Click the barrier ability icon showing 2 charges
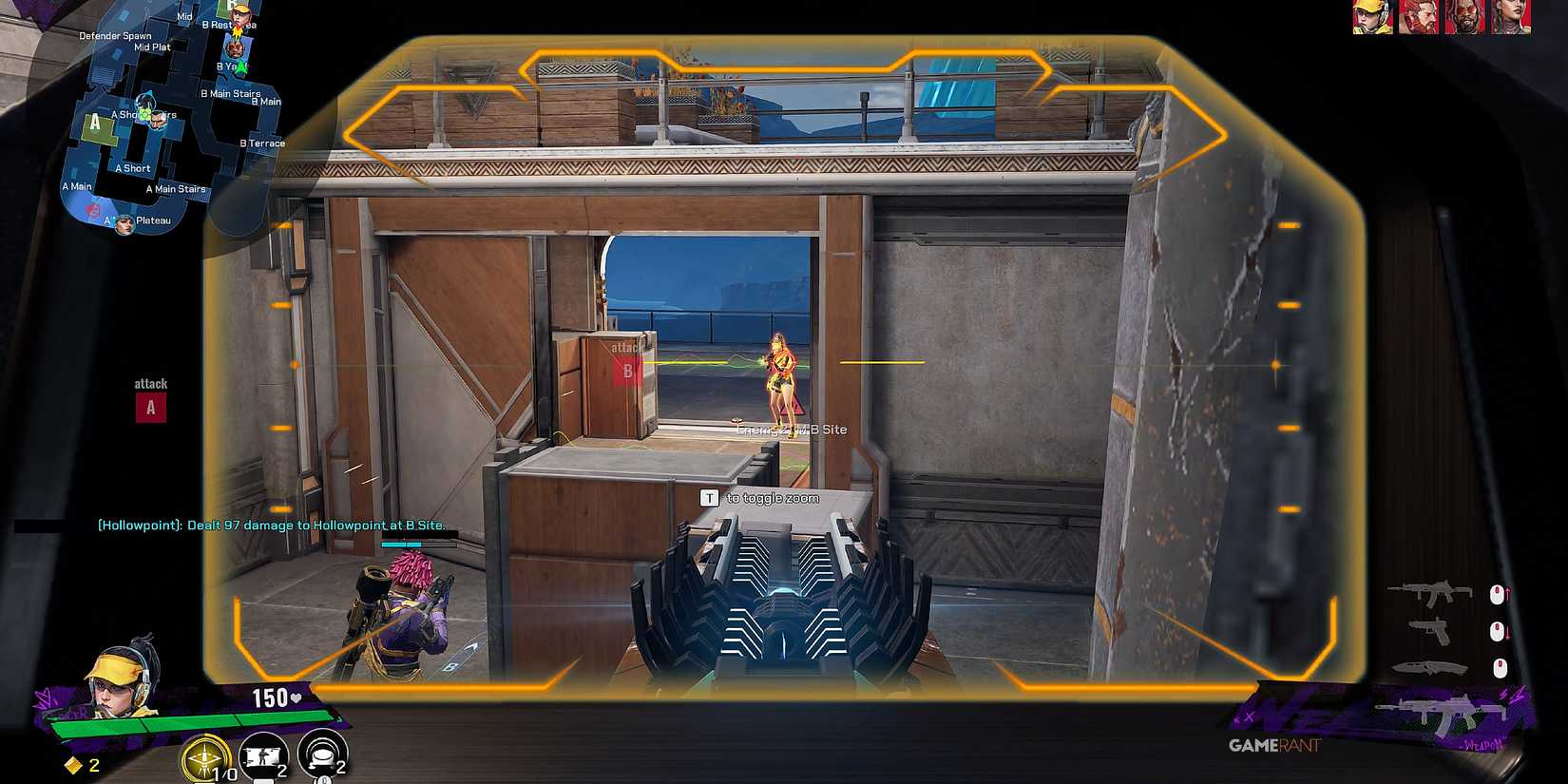This screenshot has width=1568, height=784. (262, 755)
